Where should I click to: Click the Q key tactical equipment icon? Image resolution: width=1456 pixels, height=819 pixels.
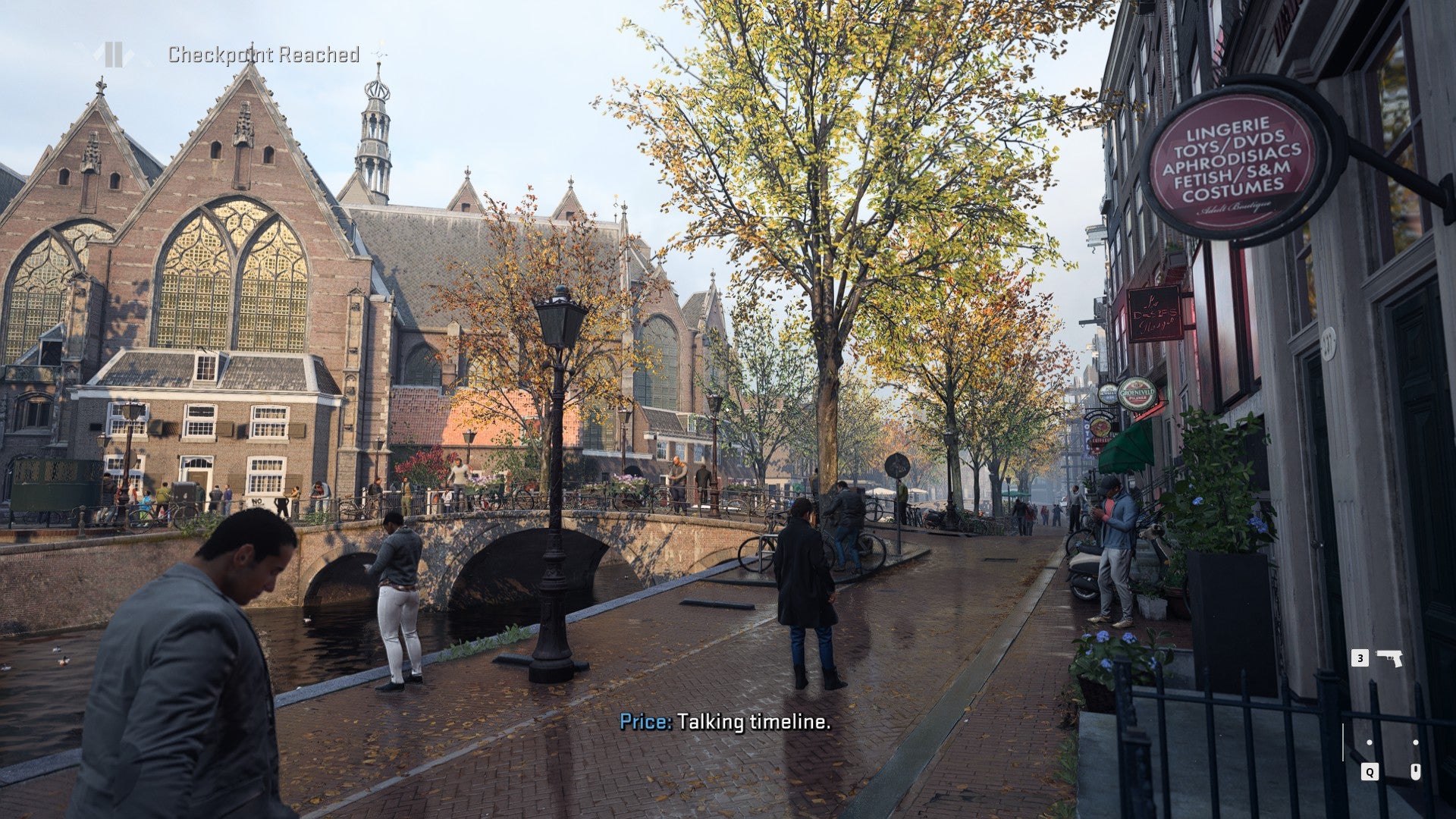pyautogui.click(x=1369, y=770)
